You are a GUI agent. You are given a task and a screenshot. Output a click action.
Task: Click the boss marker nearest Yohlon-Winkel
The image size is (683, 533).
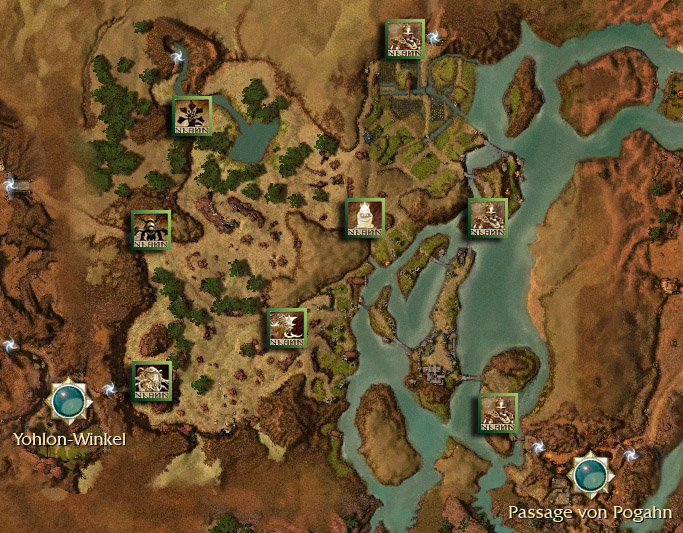(x=152, y=381)
